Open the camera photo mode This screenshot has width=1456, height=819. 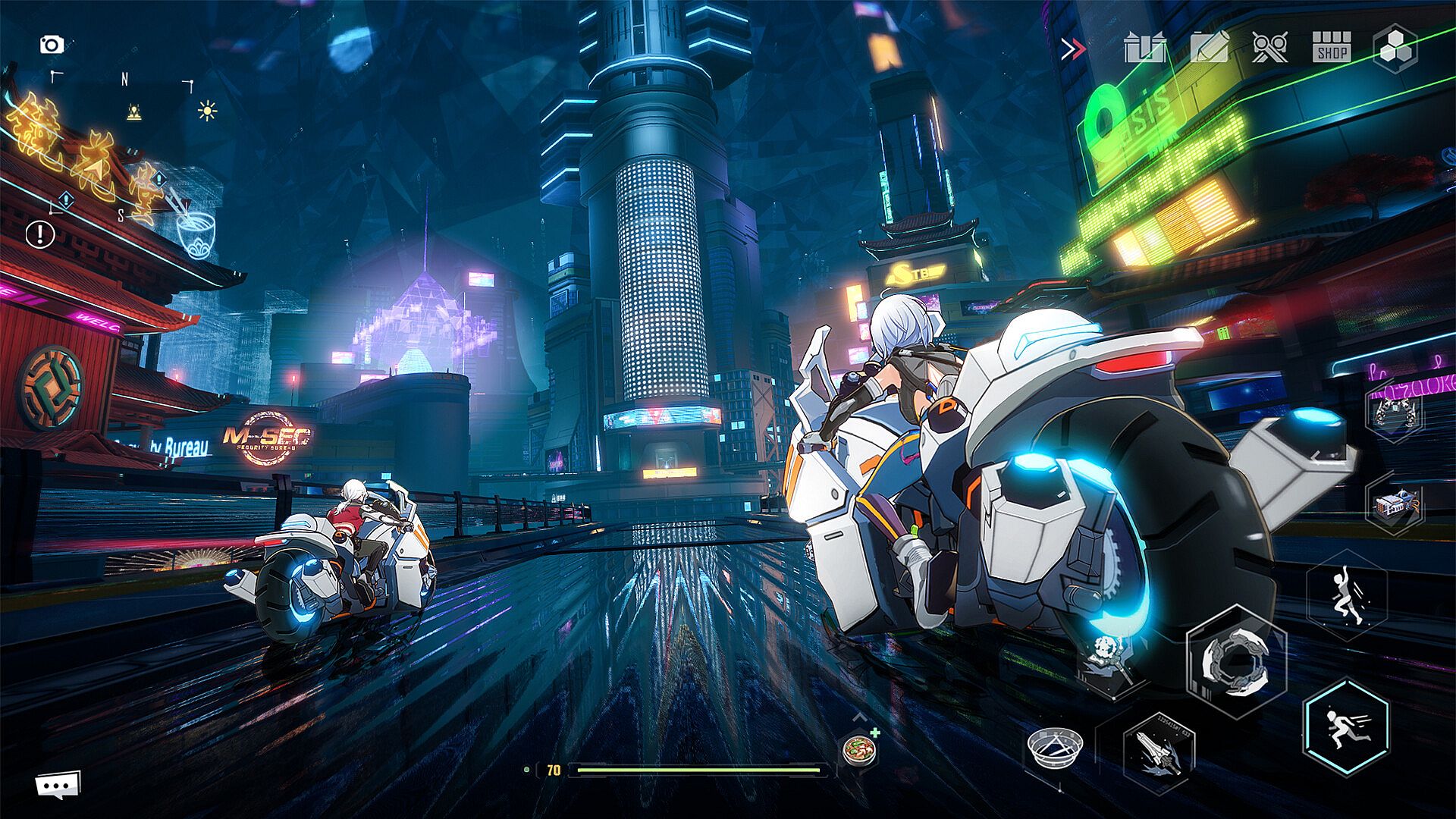(52, 45)
